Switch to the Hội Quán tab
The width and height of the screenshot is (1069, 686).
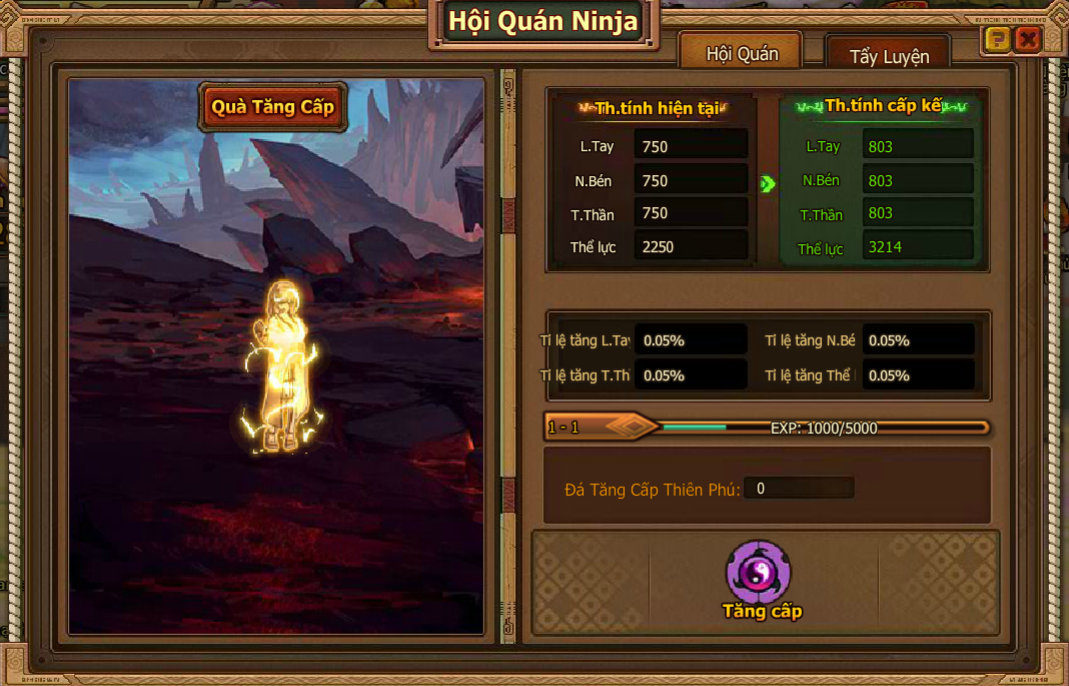pyautogui.click(x=741, y=54)
